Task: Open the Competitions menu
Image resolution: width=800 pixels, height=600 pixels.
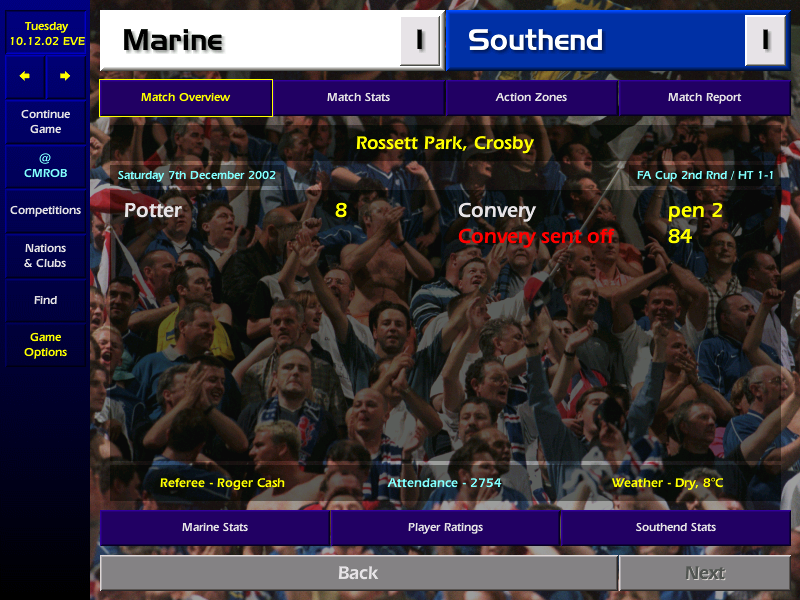Action: [x=45, y=211]
